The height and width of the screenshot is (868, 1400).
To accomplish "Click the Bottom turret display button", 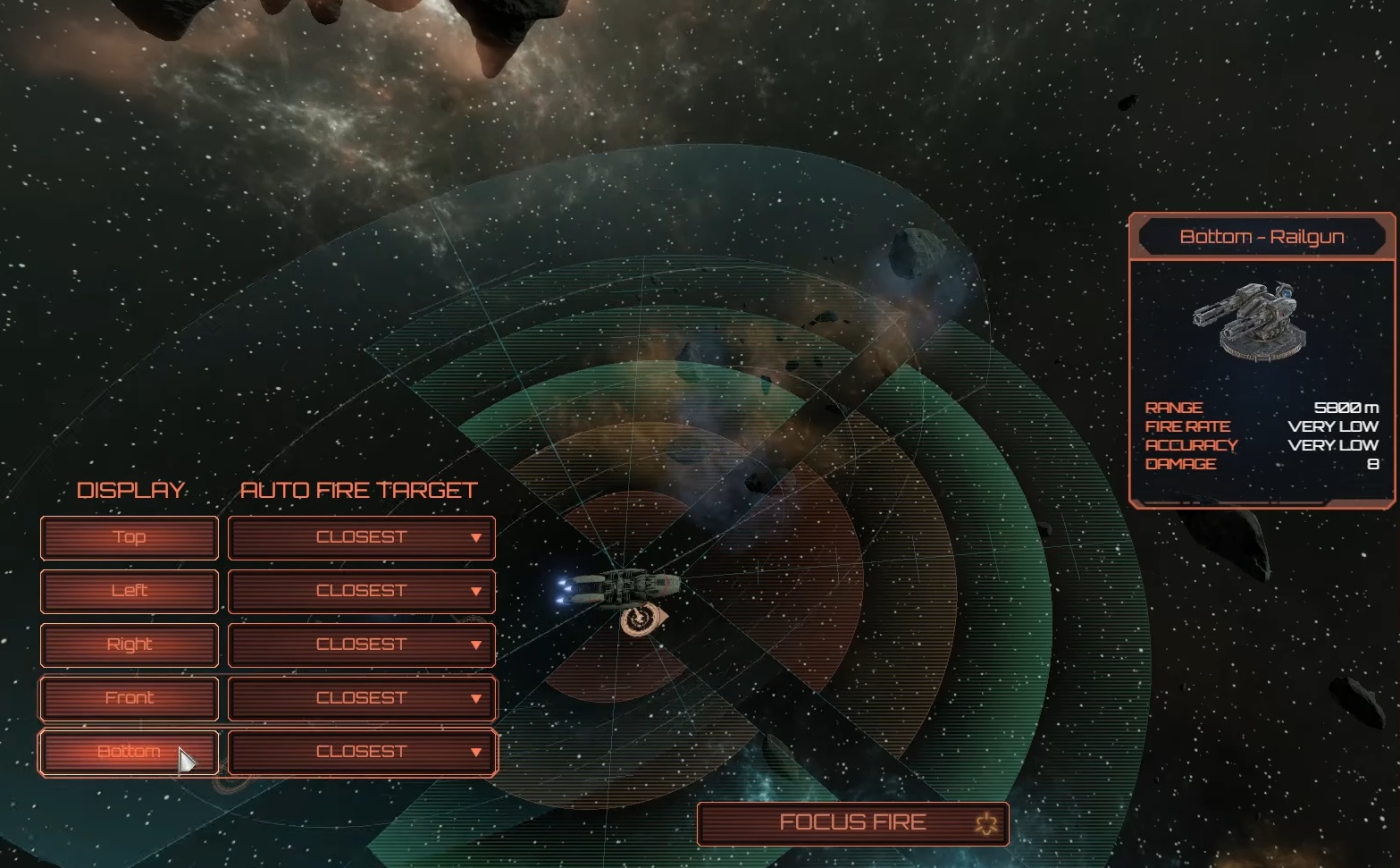I will pyautogui.click(x=130, y=752).
